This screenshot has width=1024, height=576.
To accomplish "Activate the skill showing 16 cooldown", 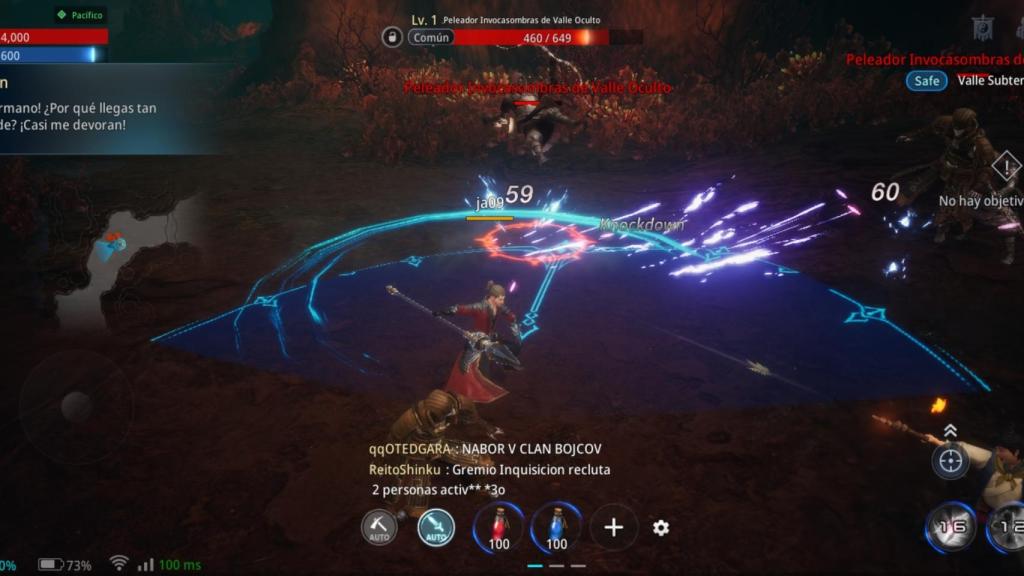I will pos(949,527).
